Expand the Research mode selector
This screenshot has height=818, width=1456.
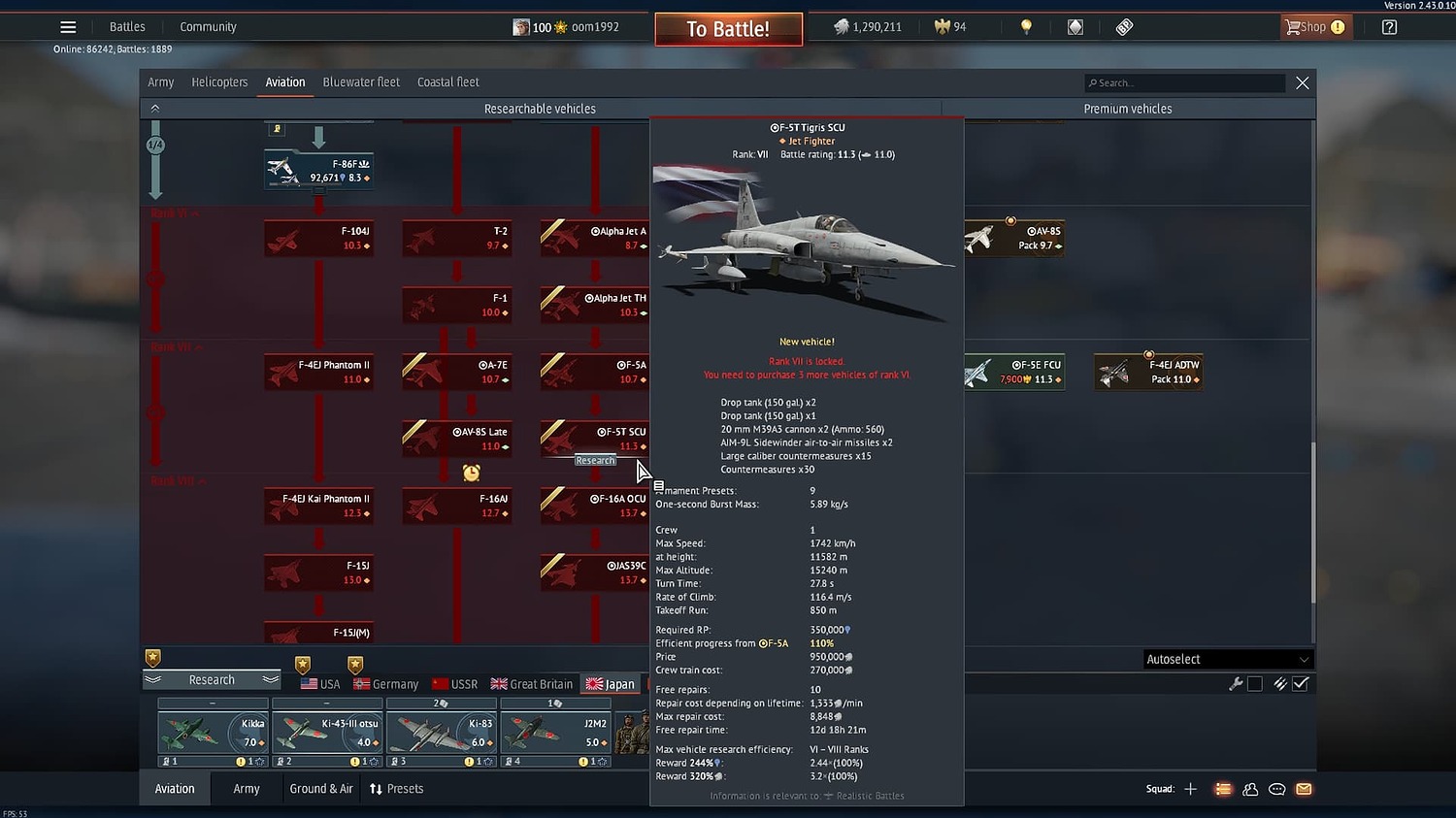212,679
